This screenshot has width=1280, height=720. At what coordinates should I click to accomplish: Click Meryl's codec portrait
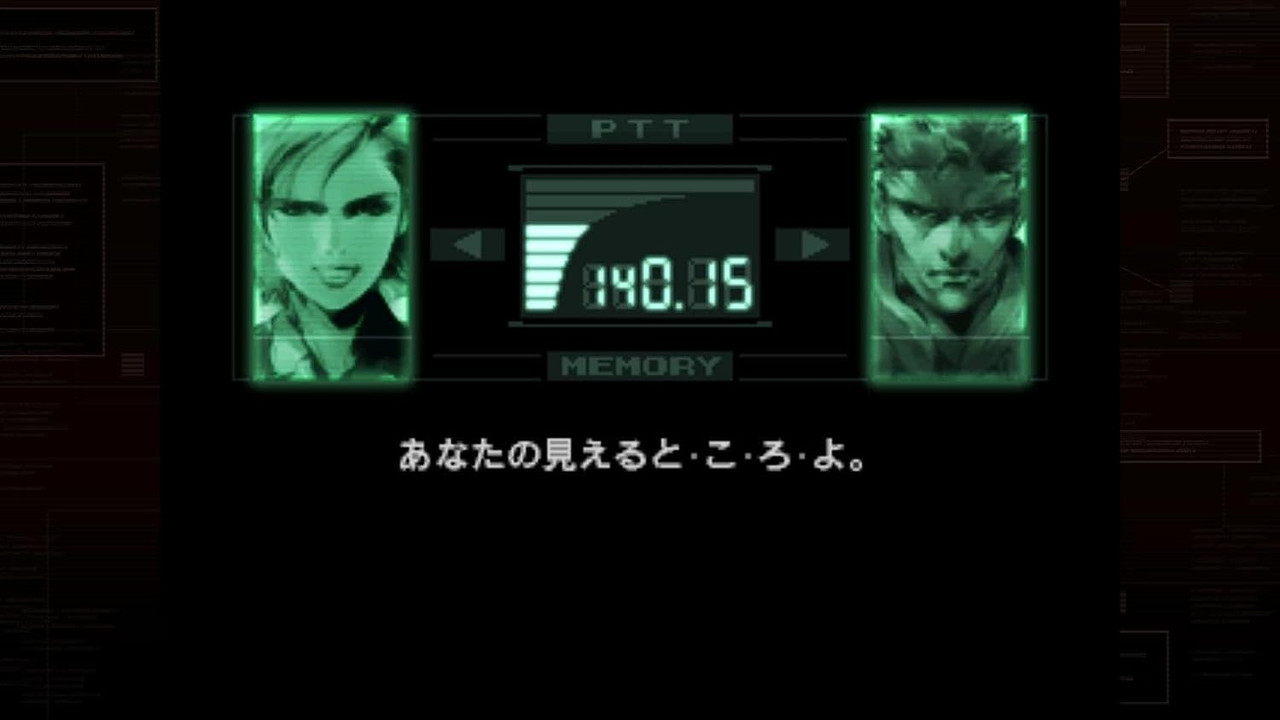329,245
